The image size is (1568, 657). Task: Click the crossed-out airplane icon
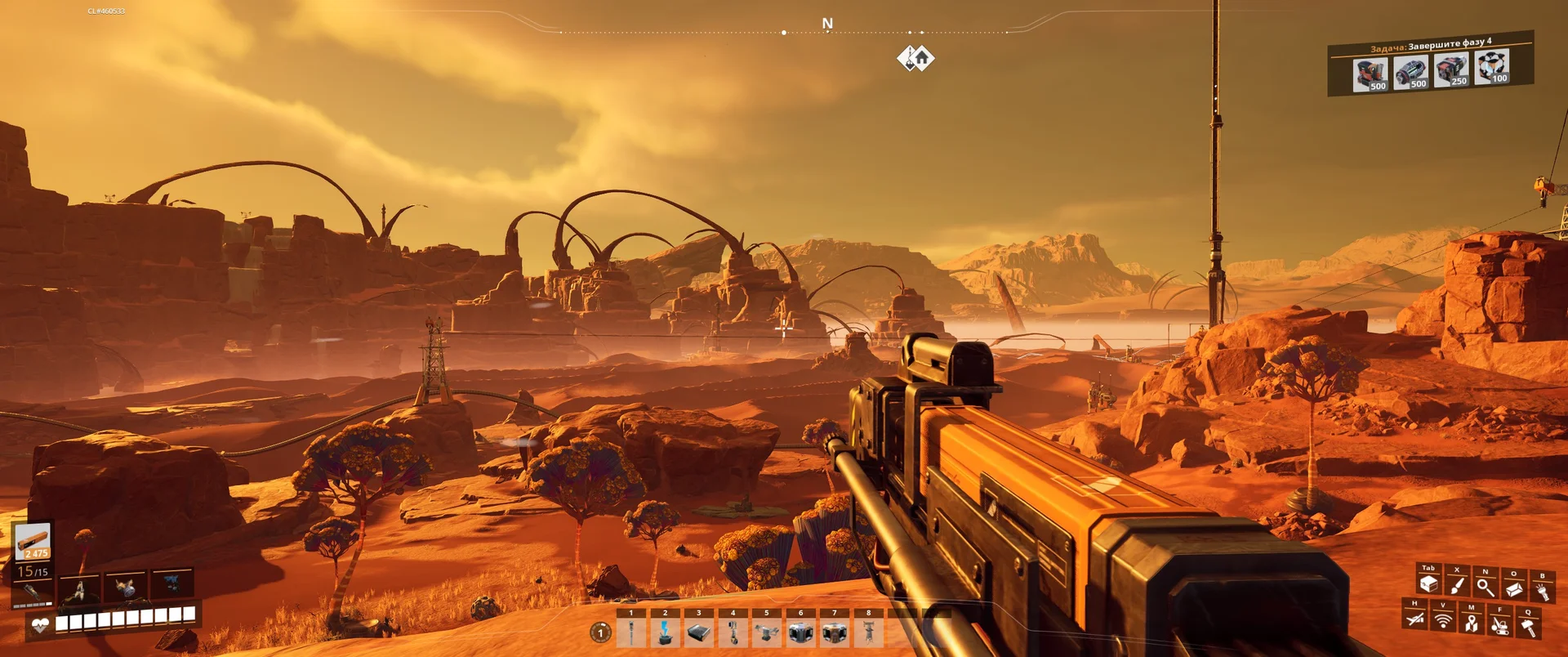[1415, 619]
